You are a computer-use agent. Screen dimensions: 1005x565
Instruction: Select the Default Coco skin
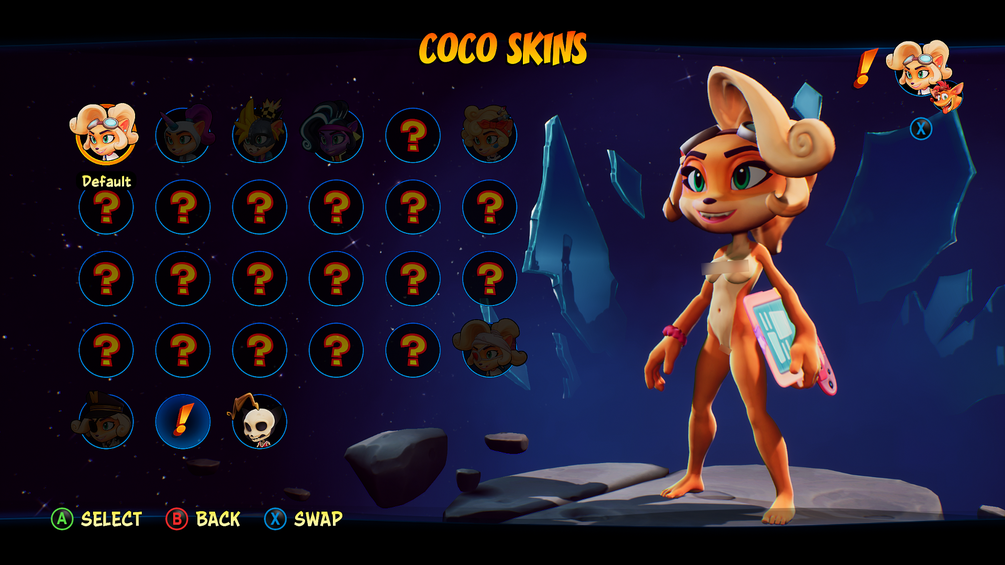point(105,134)
